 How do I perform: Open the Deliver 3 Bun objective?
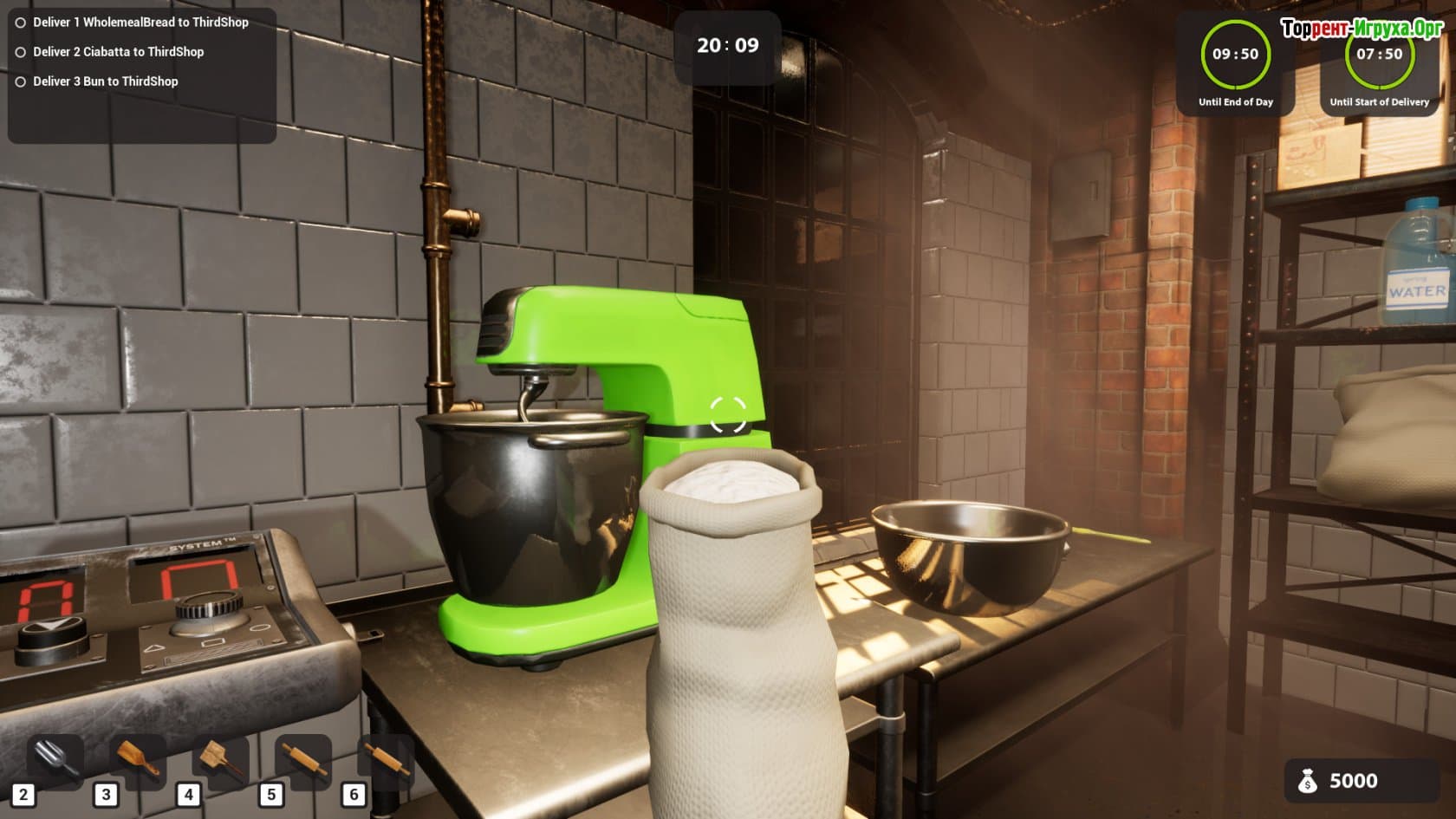105,81
